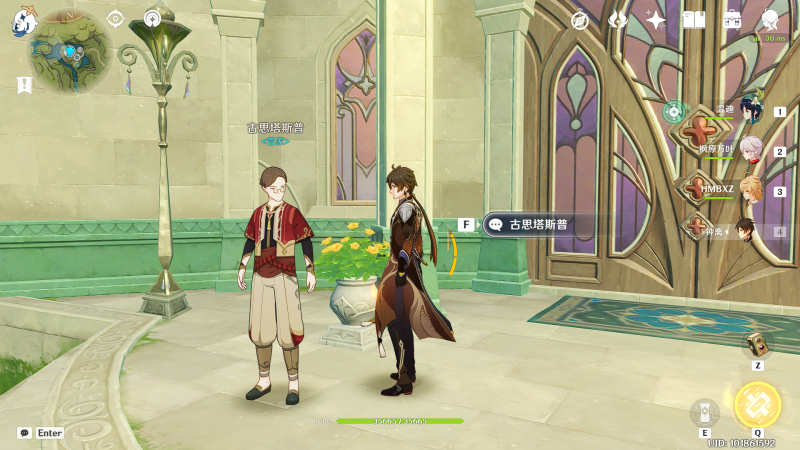Use the gadget icon above Z
The height and width of the screenshot is (450, 800).
click(757, 345)
